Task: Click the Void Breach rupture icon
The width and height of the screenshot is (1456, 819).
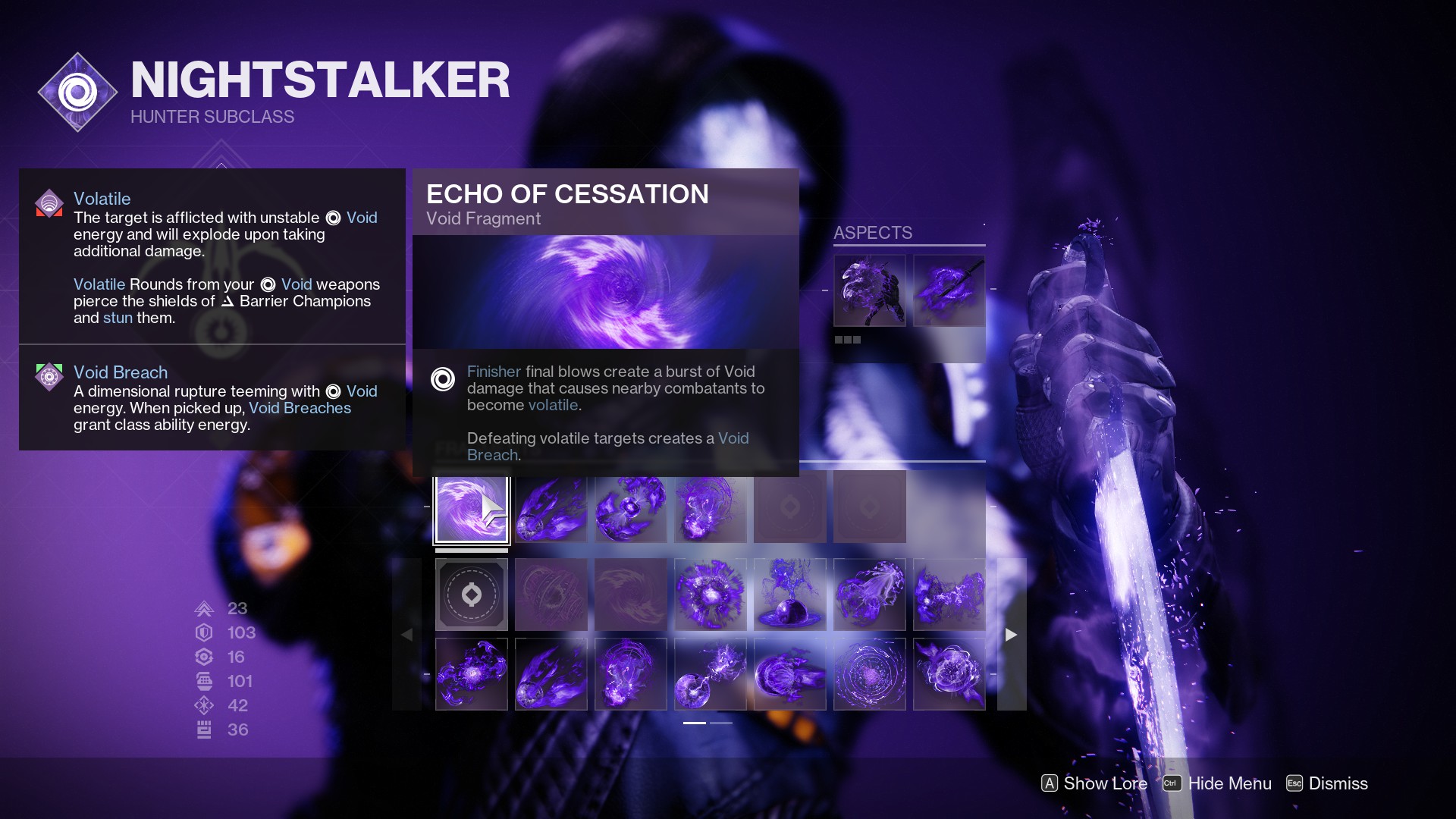Action: (49, 376)
